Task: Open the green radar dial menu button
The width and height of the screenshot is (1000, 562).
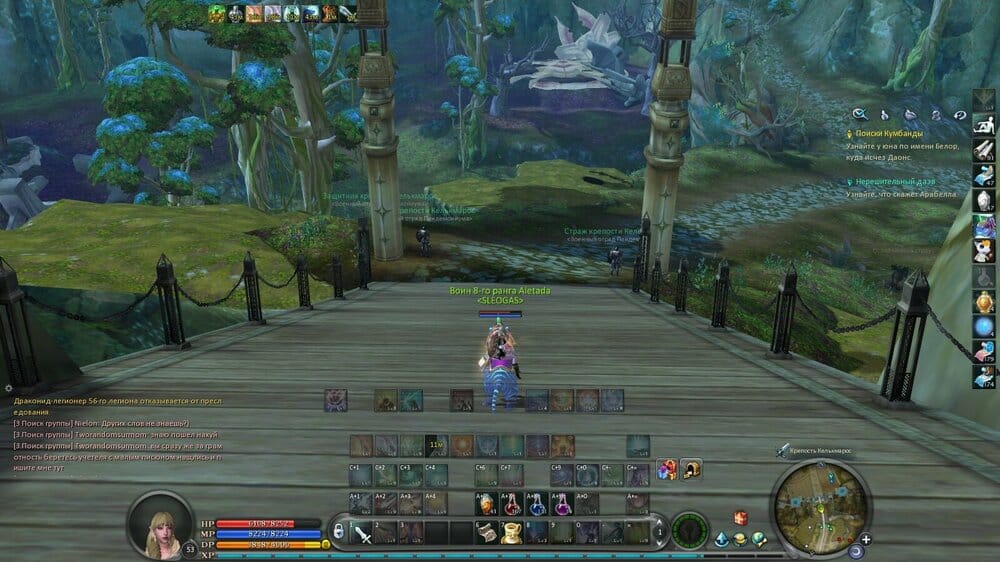Action: [x=689, y=530]
